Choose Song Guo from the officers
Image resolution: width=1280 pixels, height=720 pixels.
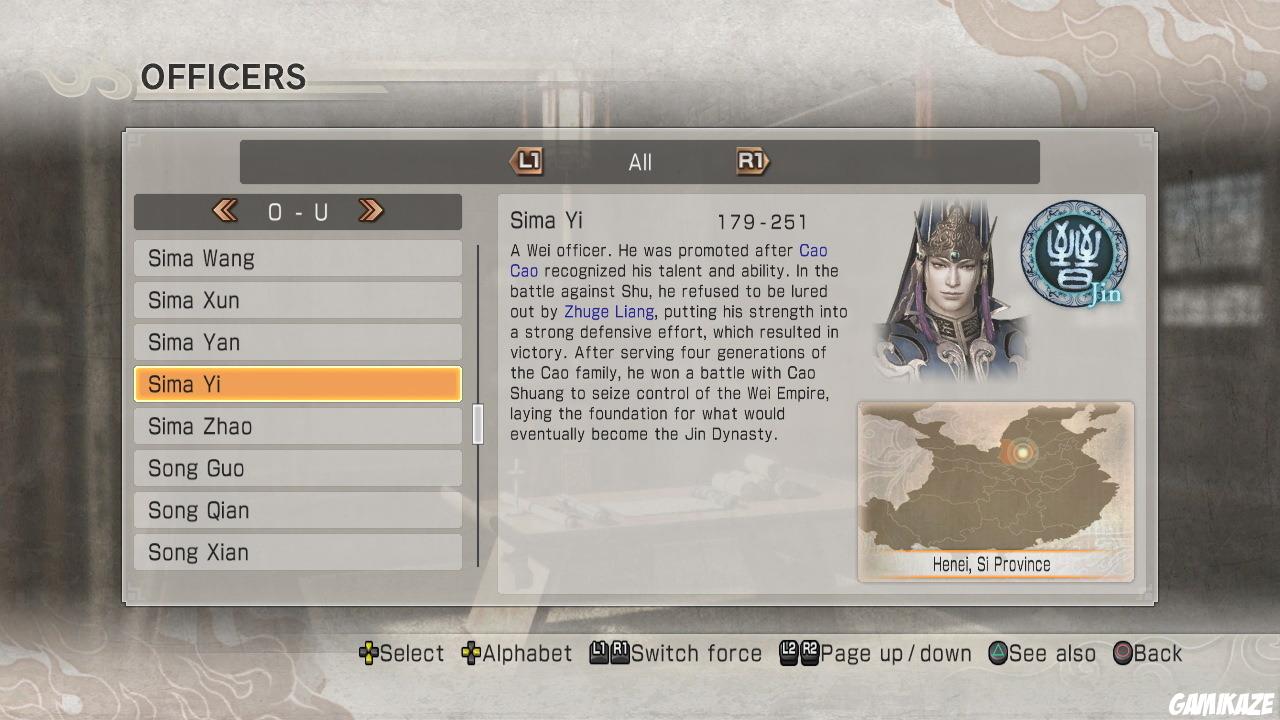[x=297, y=468]
